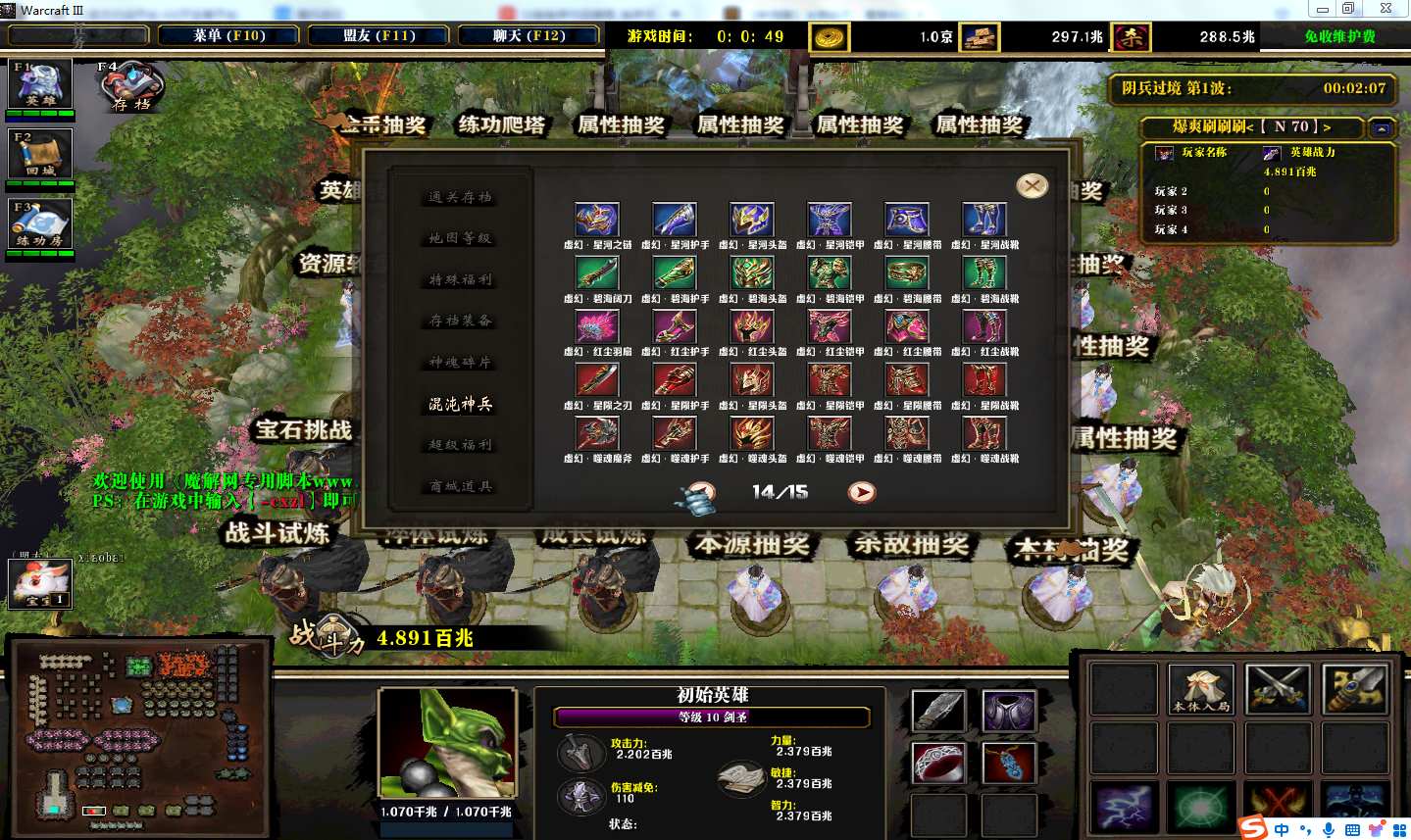The image size is (1411, 840).
Task: Open the 盟友 (F11) allies menu
Action: tap(378, 36)
